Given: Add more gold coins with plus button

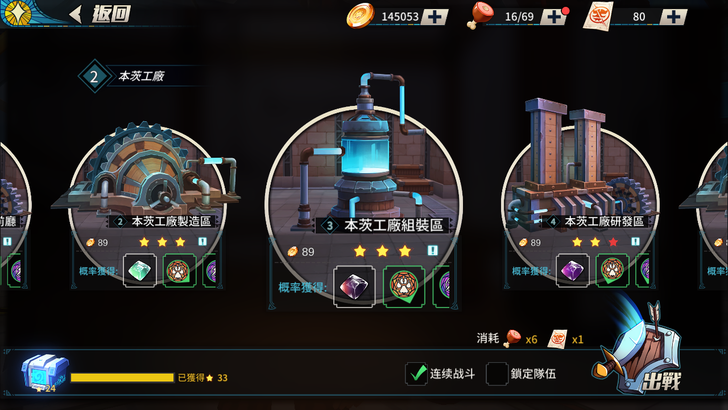Looking at the screenshot, I should (434, 16).
